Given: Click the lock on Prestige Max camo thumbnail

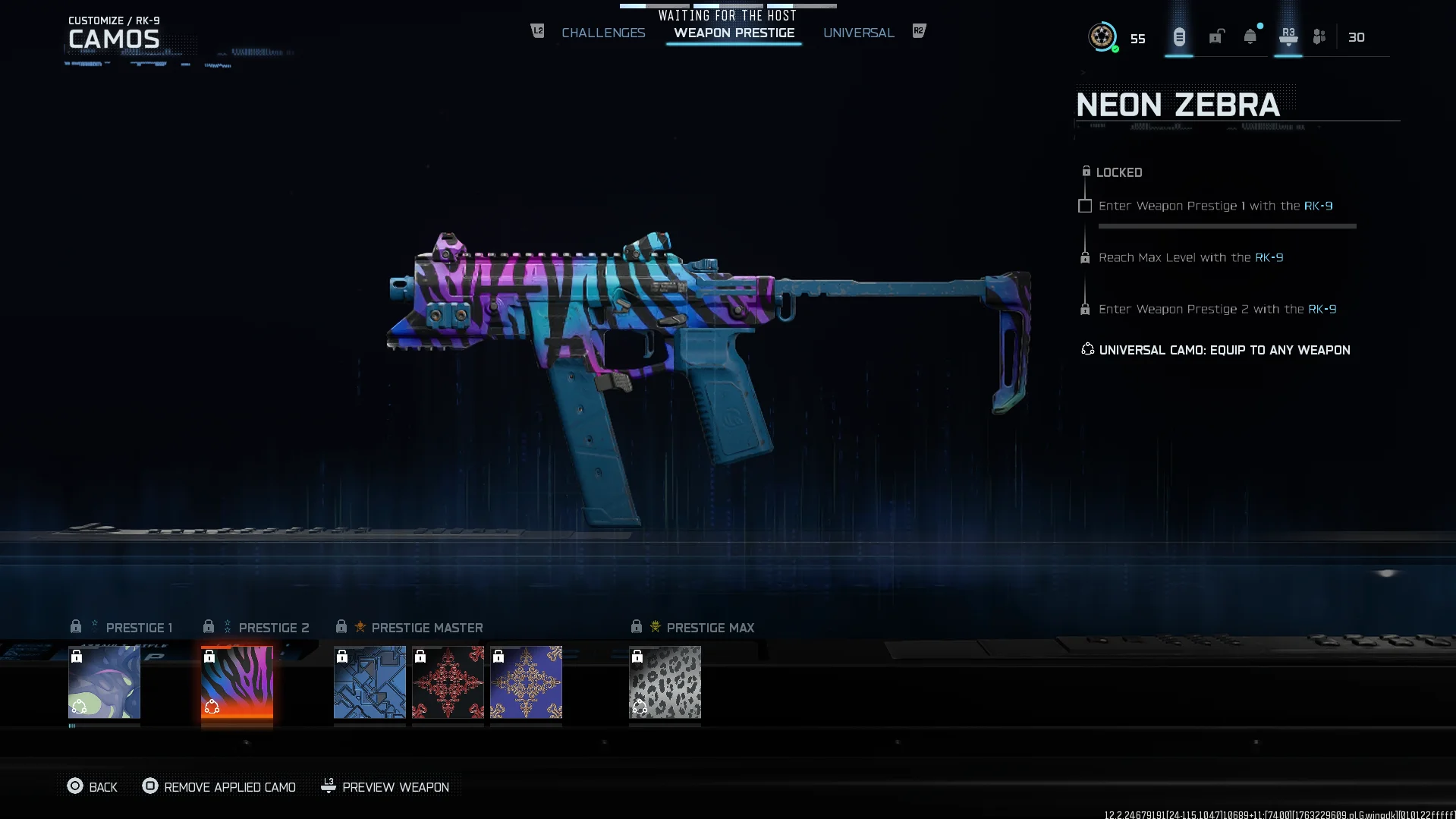Looking at the screenshot, I should click(x=637, y=657).
